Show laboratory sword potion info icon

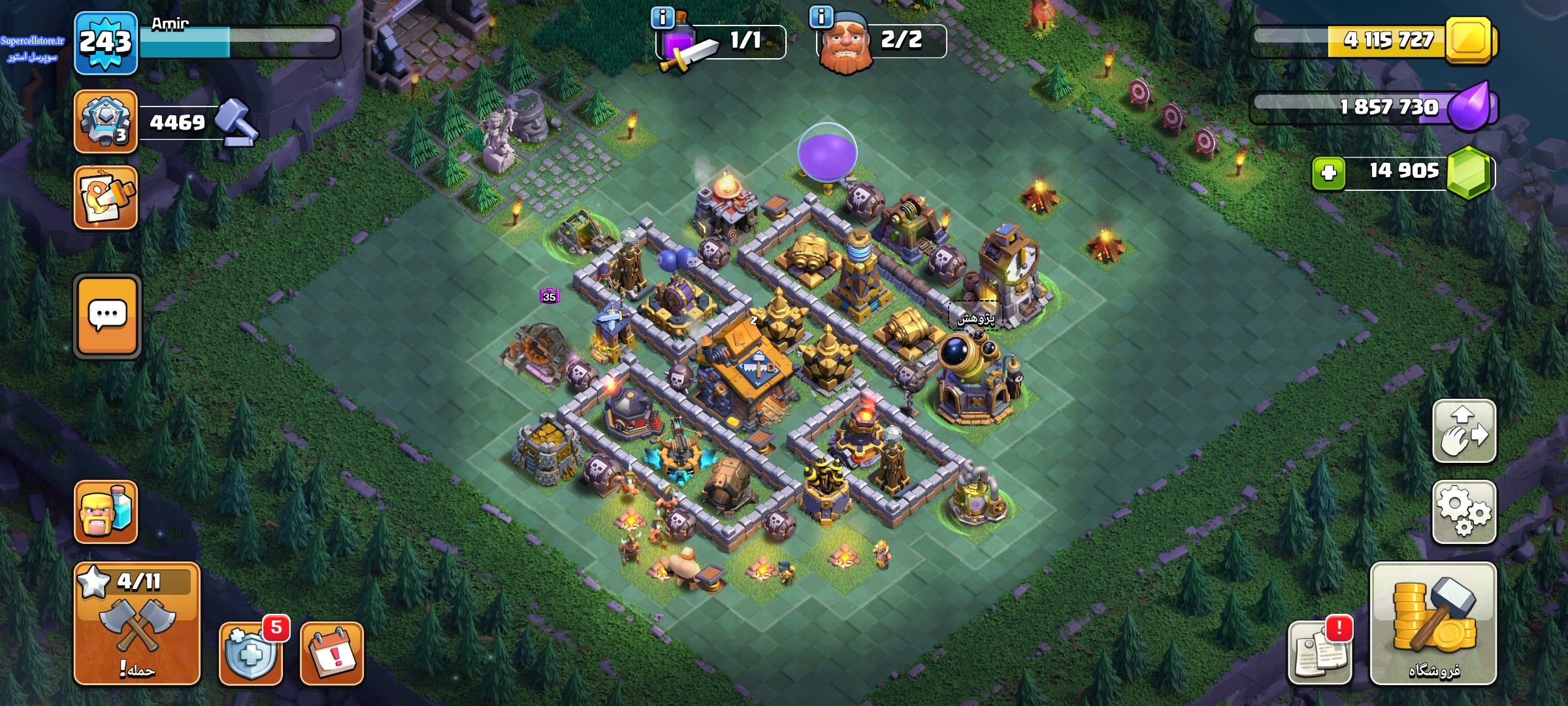(x=662, y=18)
